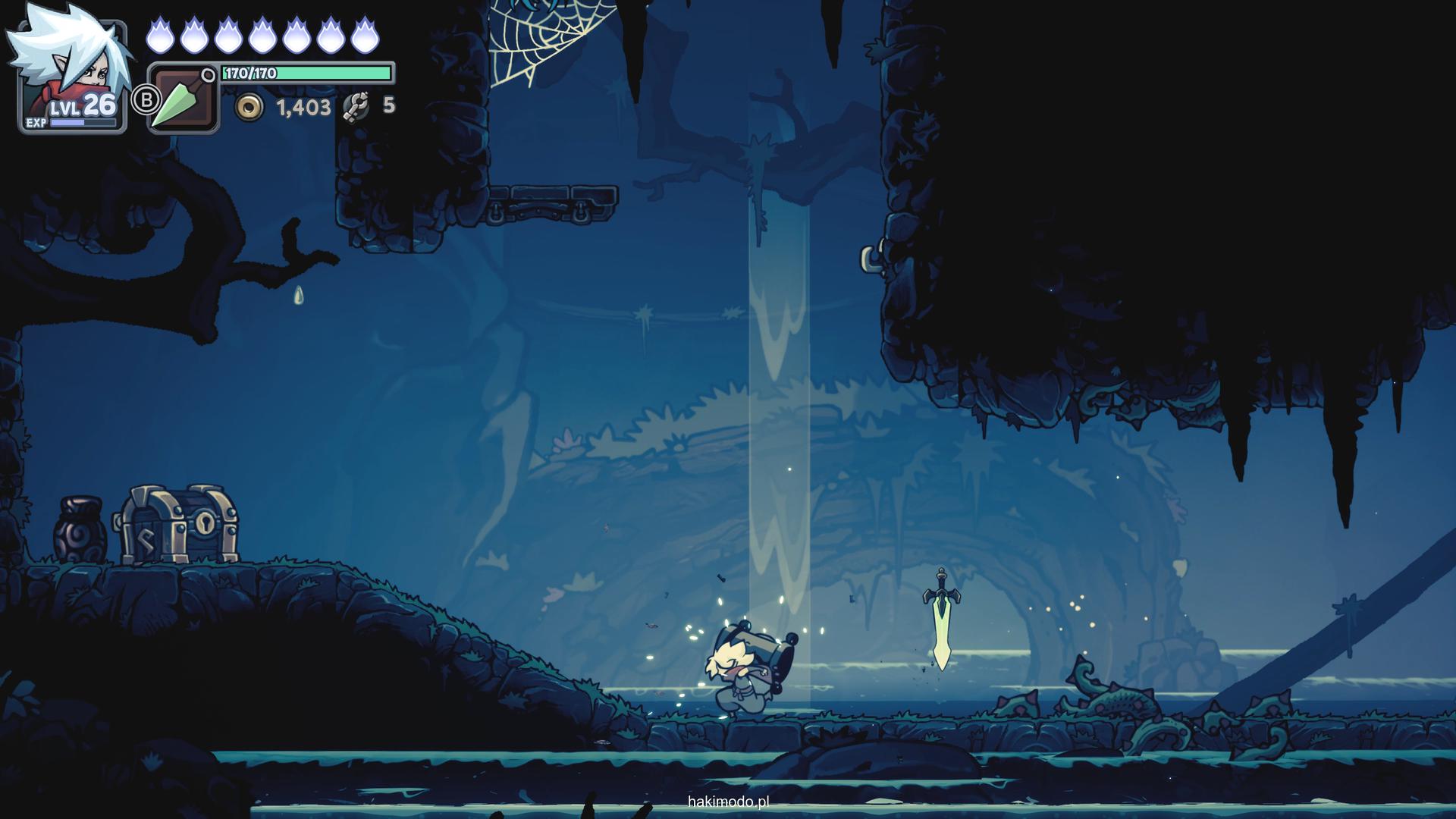Image resolution: width=1456 pixels, height=819 pixels.
Task: Click the chain key counter icon
Action: [356, 107]
